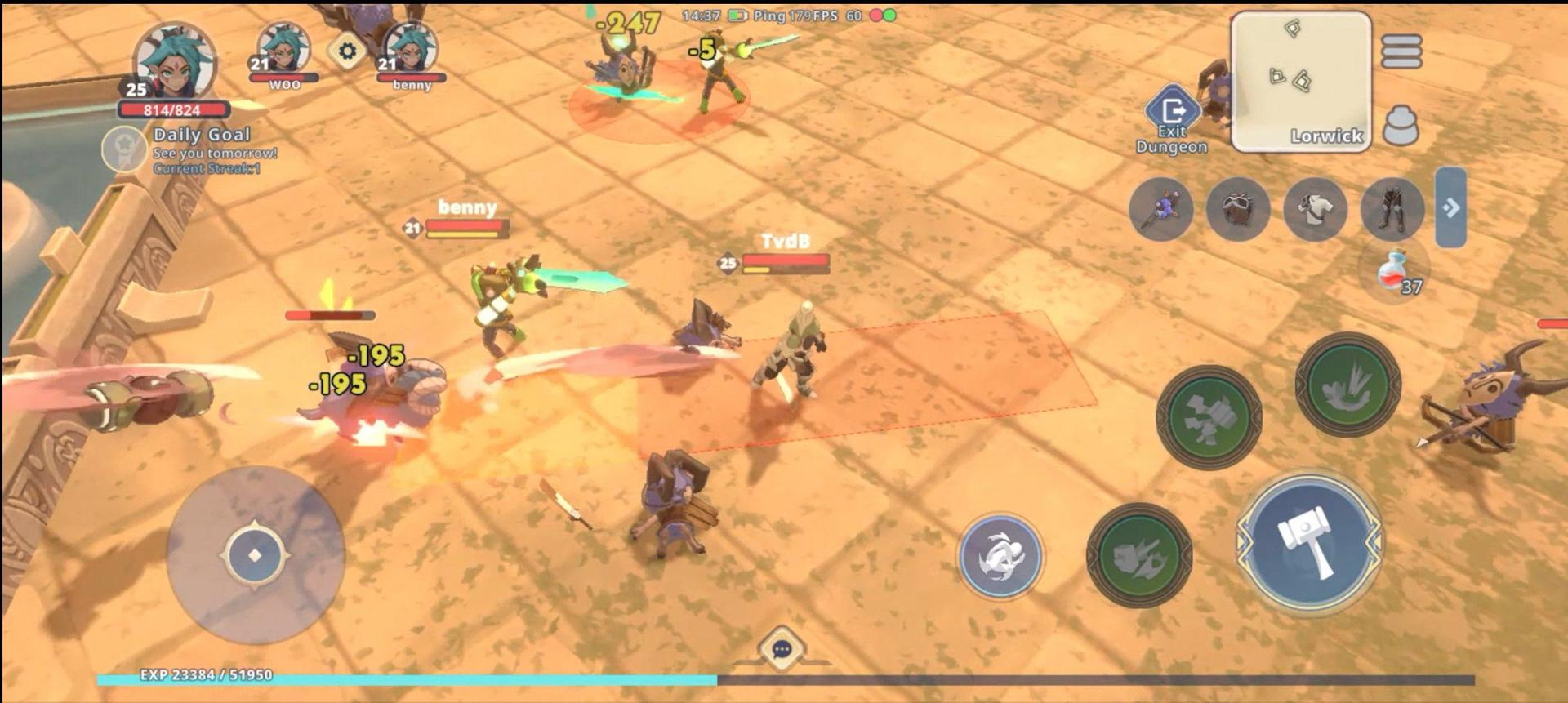This screenshot has height=703, width=1568.
Task: Select the dark chest armor slot
Action: [x=1237, y=209]
